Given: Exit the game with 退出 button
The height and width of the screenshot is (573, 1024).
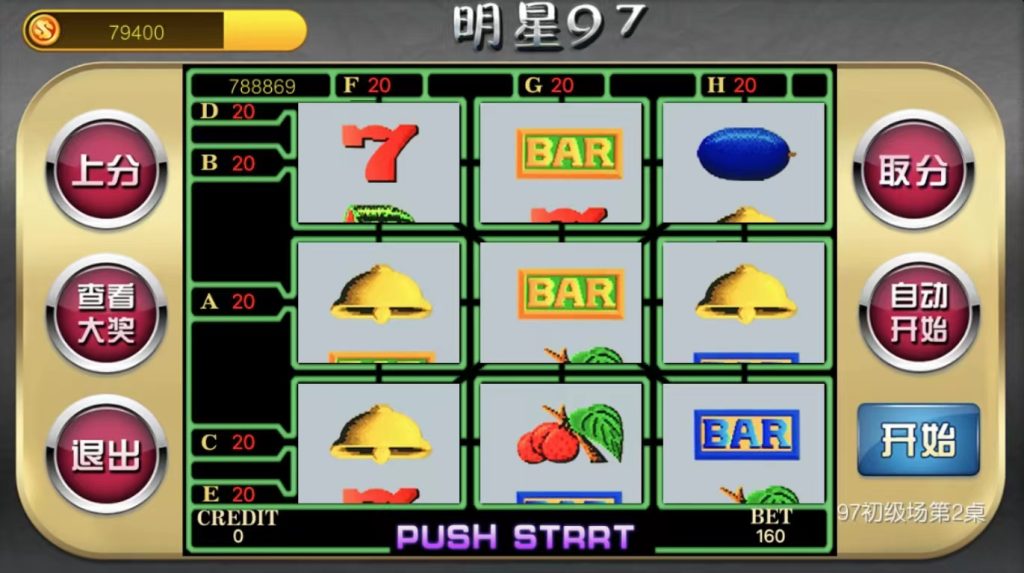Looking at the screenshot, I should click(106, 455).
